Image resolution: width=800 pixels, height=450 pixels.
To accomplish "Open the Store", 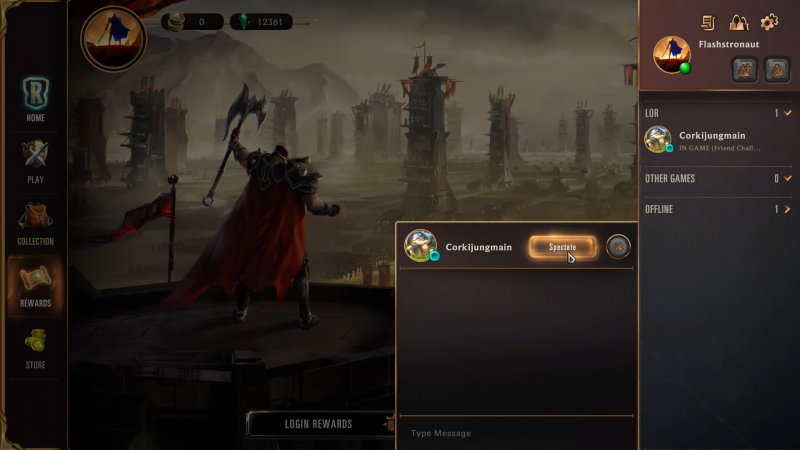I will click(35, 348).
